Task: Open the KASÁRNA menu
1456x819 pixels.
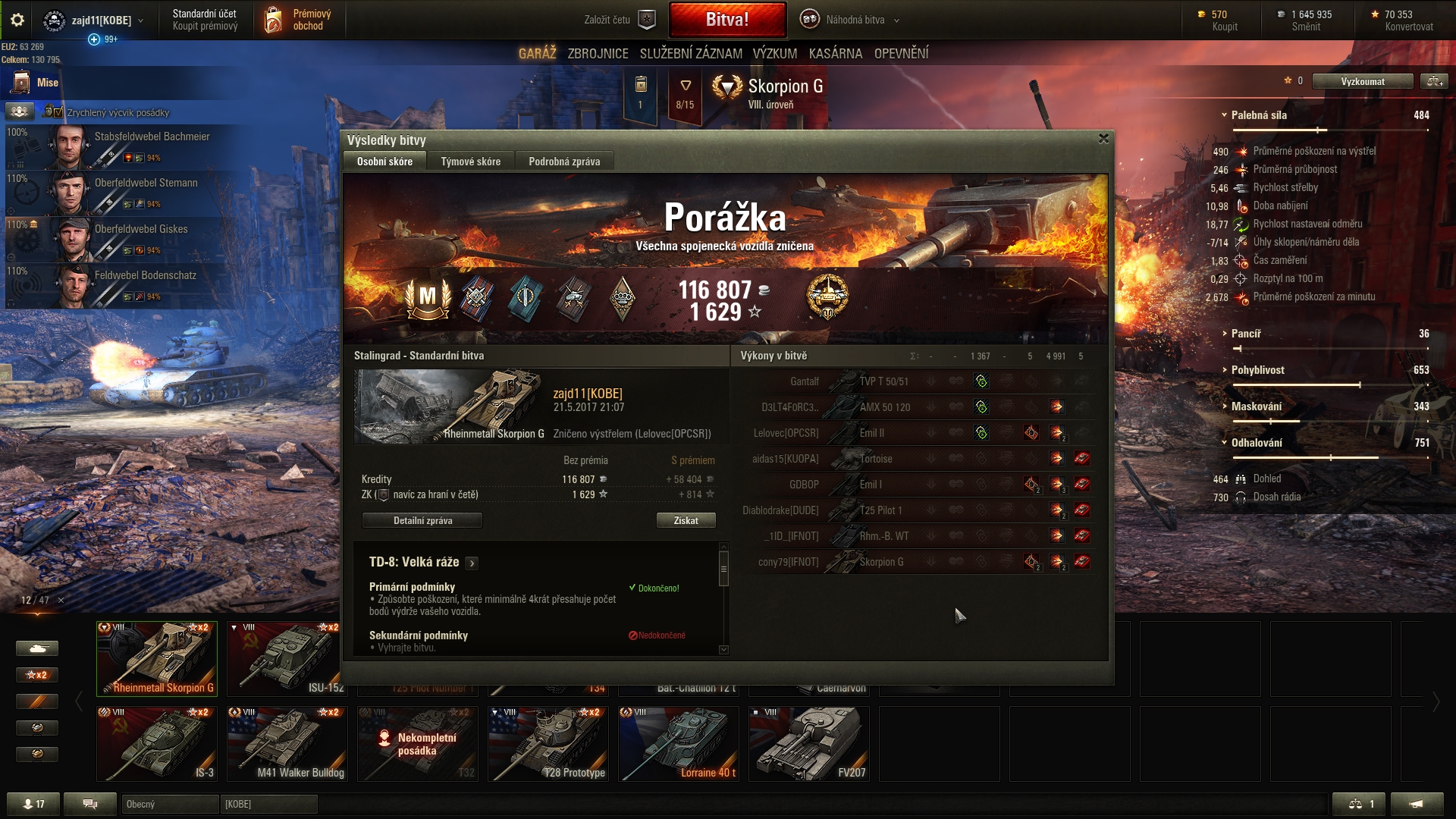Action: point(835,53)
